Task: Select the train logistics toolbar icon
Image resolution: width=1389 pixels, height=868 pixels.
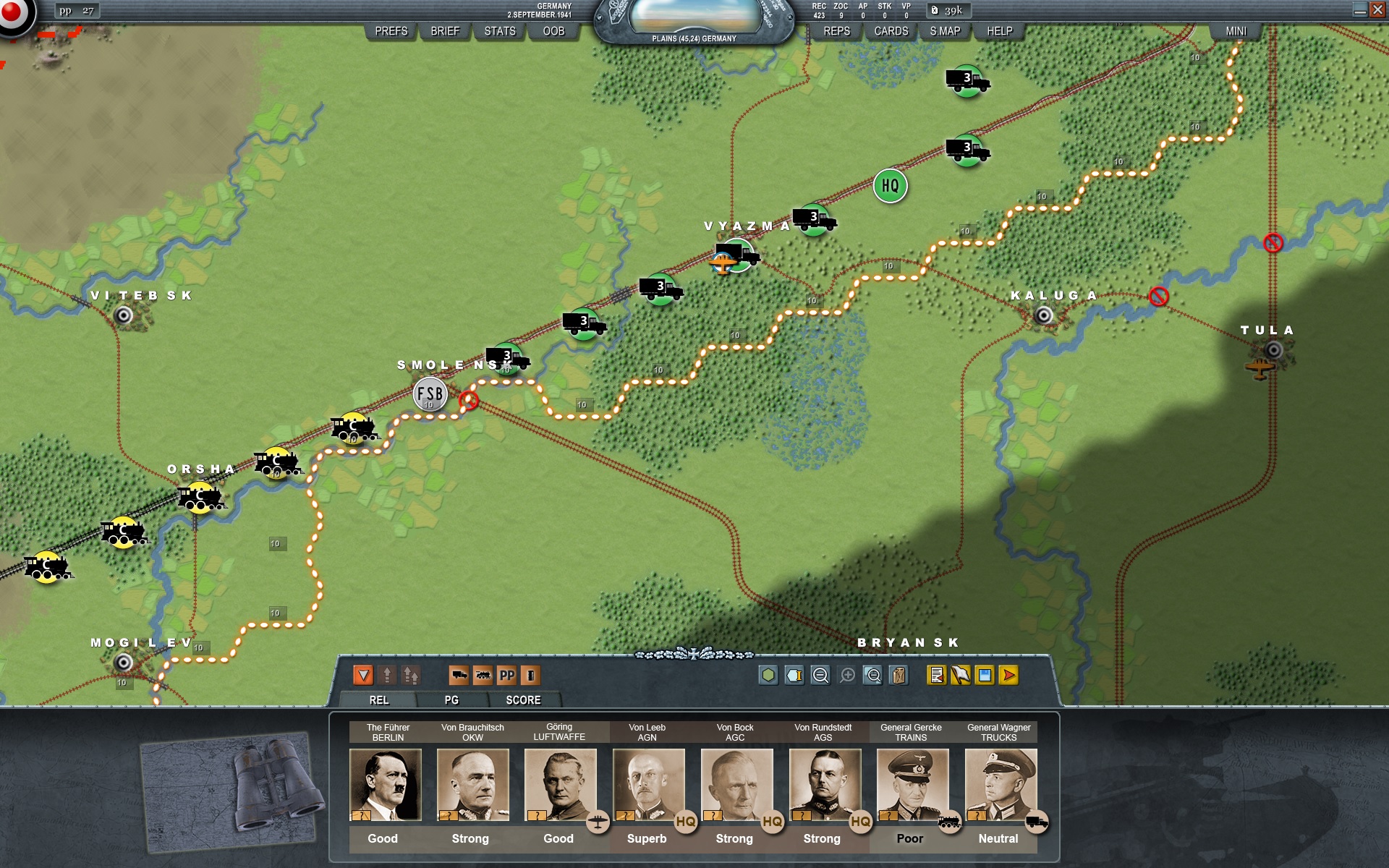Action: coord(483,676)
